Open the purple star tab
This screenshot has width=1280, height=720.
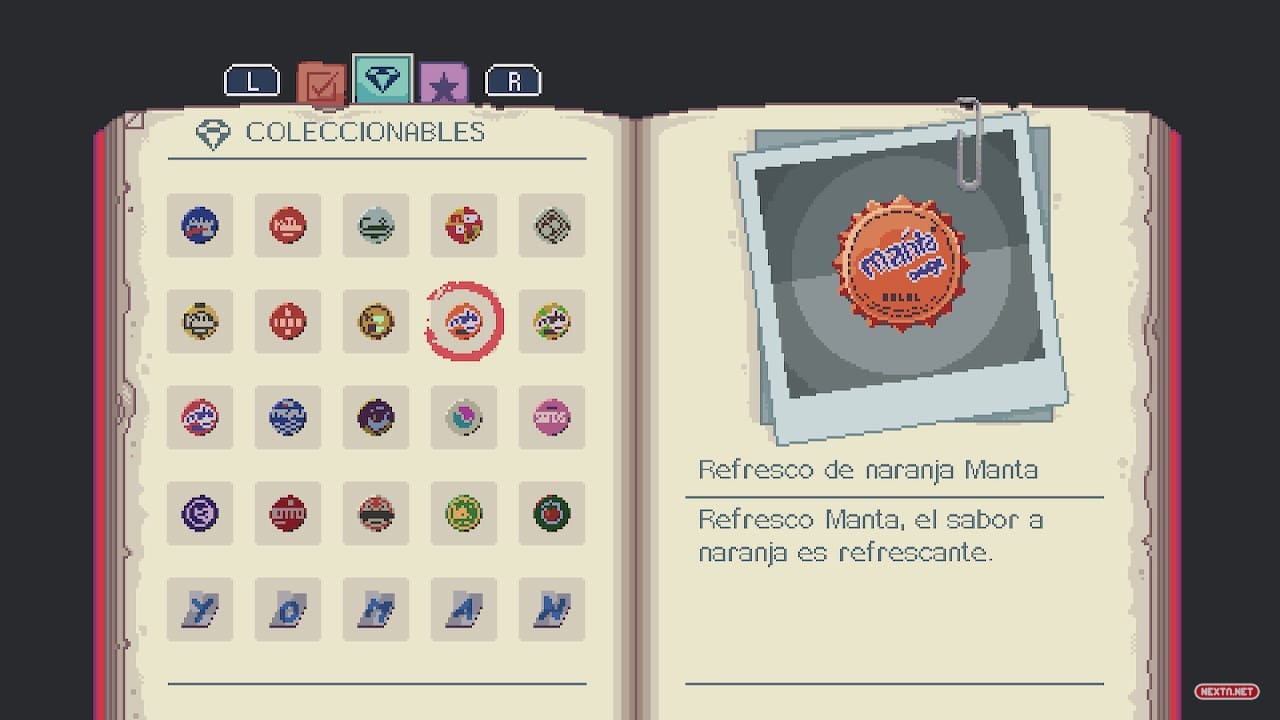click(443, 85)
